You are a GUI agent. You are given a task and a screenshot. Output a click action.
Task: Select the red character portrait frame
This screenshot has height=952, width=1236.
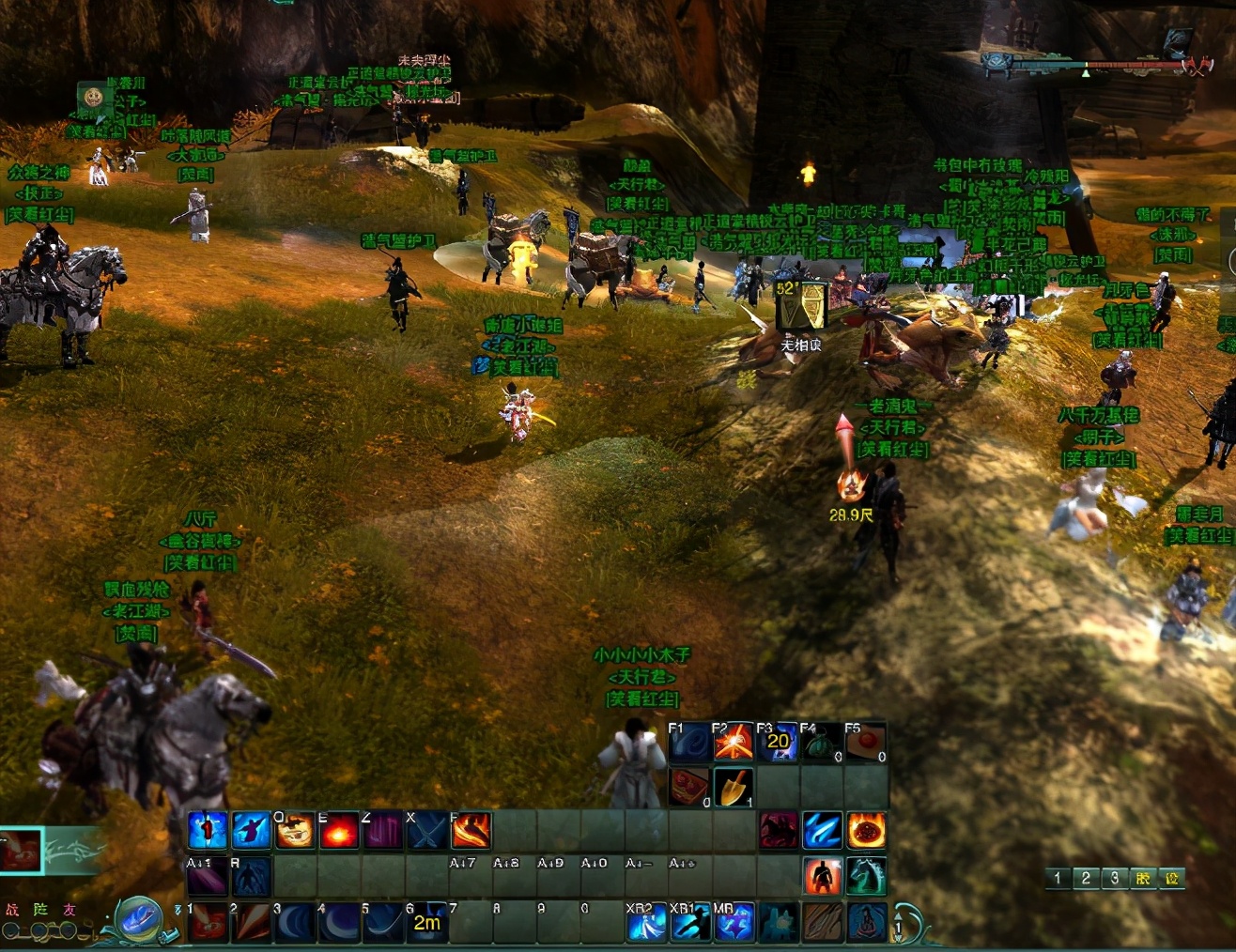coord(22,851)
